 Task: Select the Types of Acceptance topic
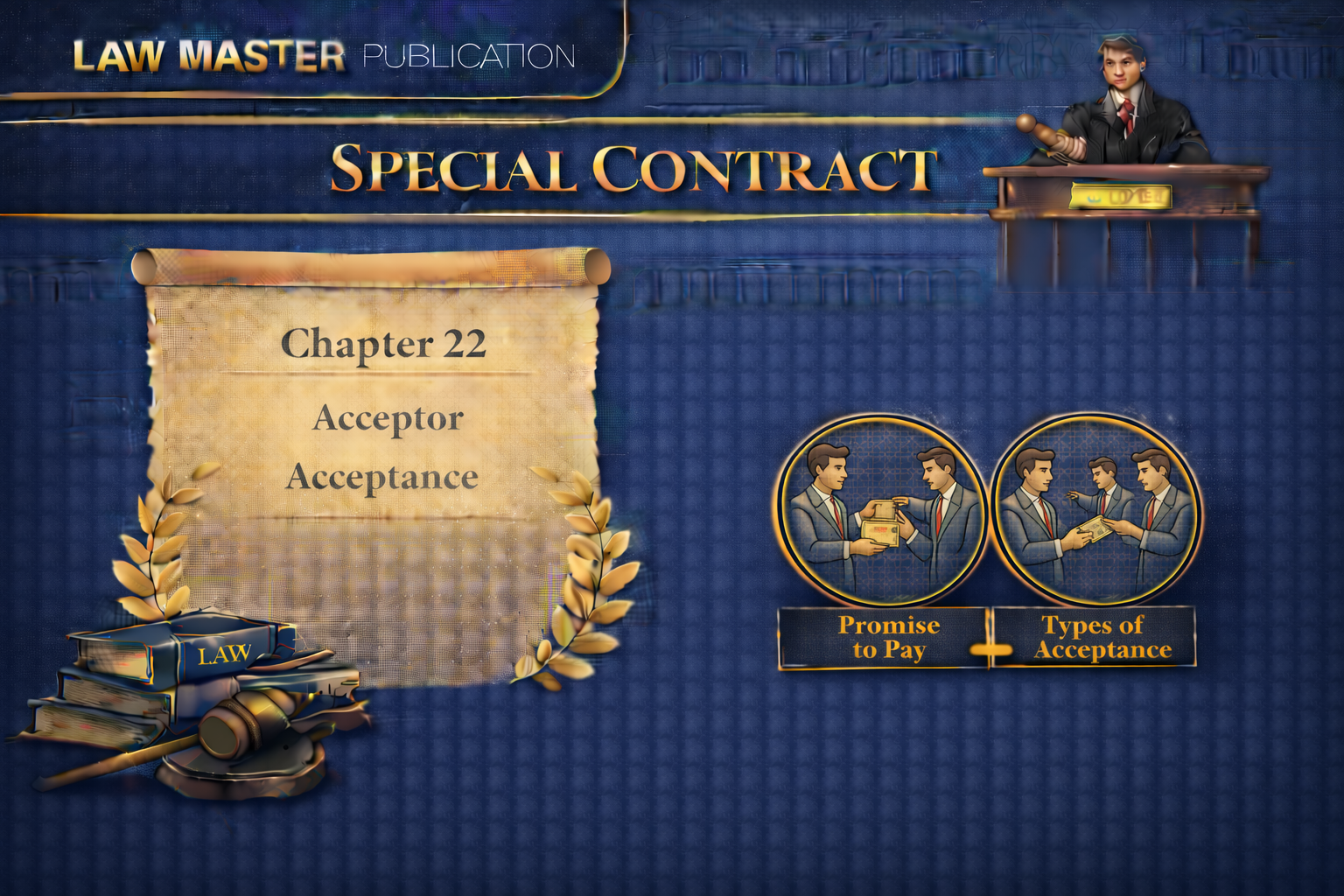coord(1095,638)
